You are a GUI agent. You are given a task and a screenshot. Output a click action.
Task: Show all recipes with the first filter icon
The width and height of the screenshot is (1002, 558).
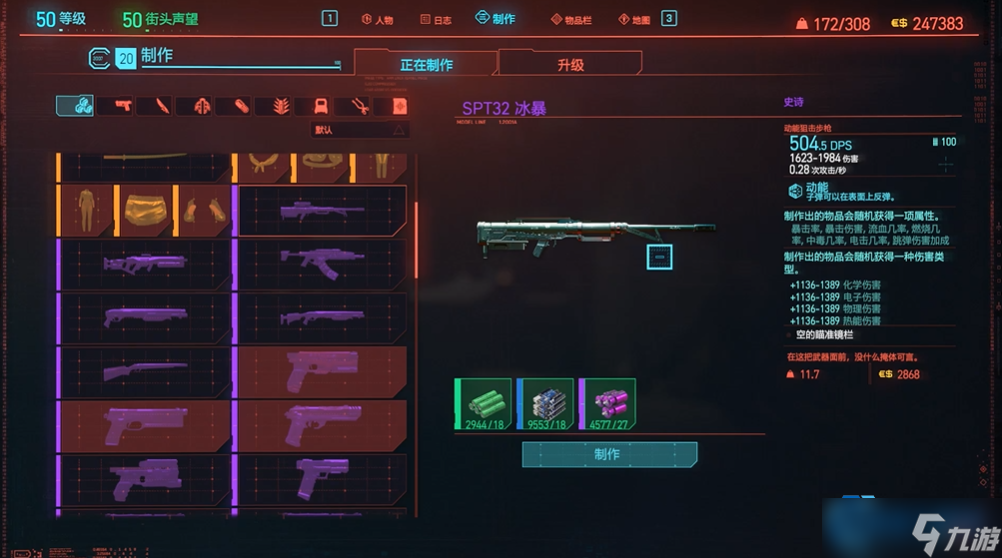[x=74, y=105]
